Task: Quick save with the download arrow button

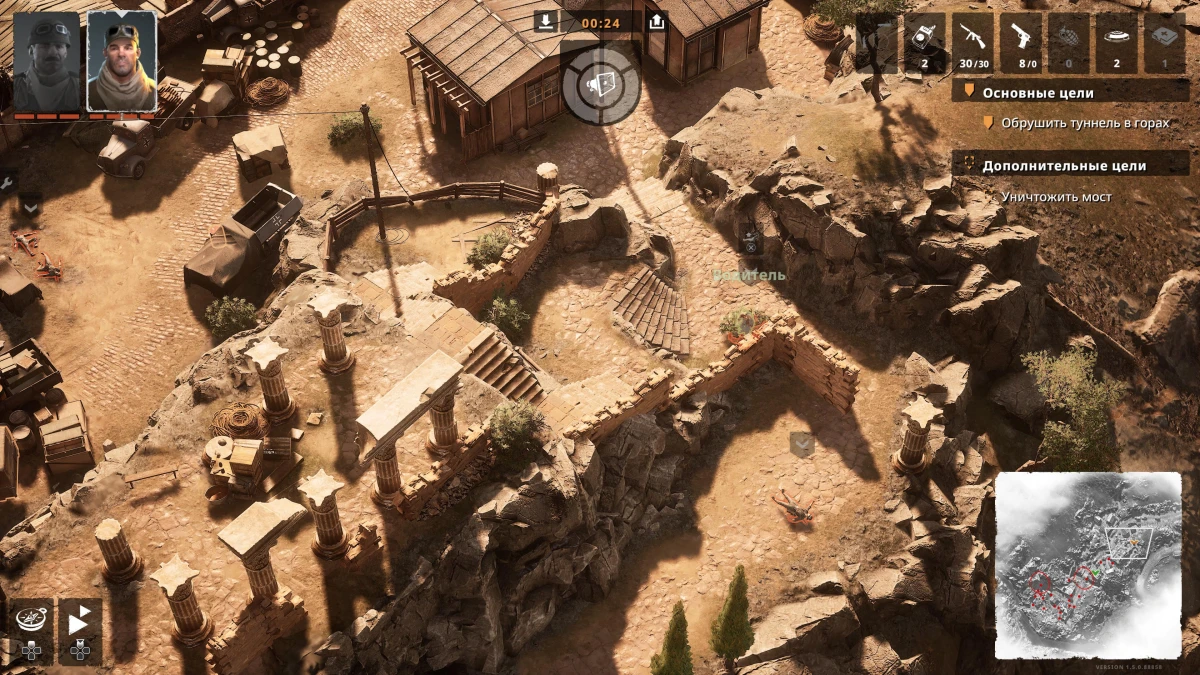Action: [x=545, y=21]
